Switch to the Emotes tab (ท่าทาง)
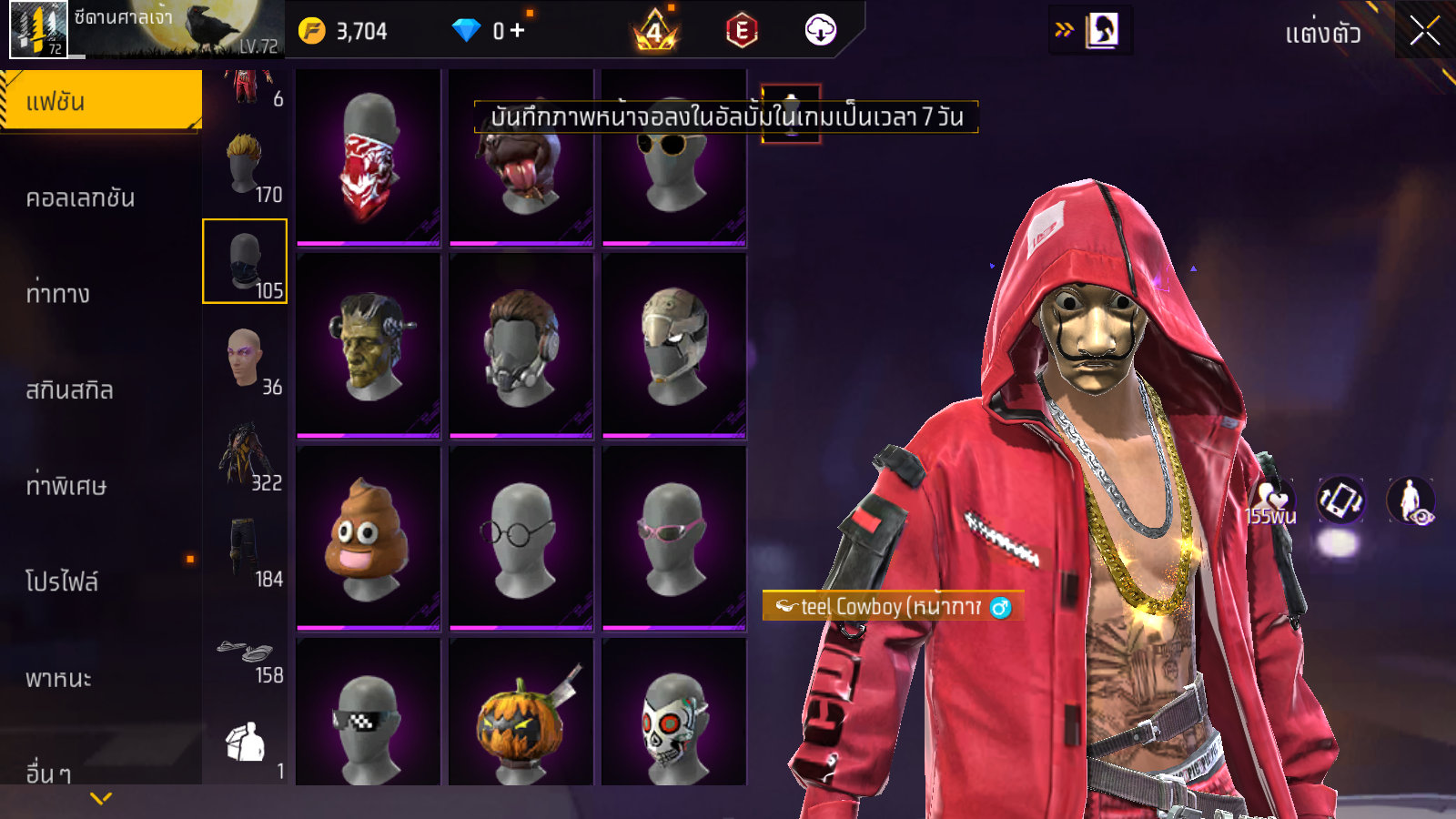Viewport: 1456px width, 819px height. tap(58, 293)
